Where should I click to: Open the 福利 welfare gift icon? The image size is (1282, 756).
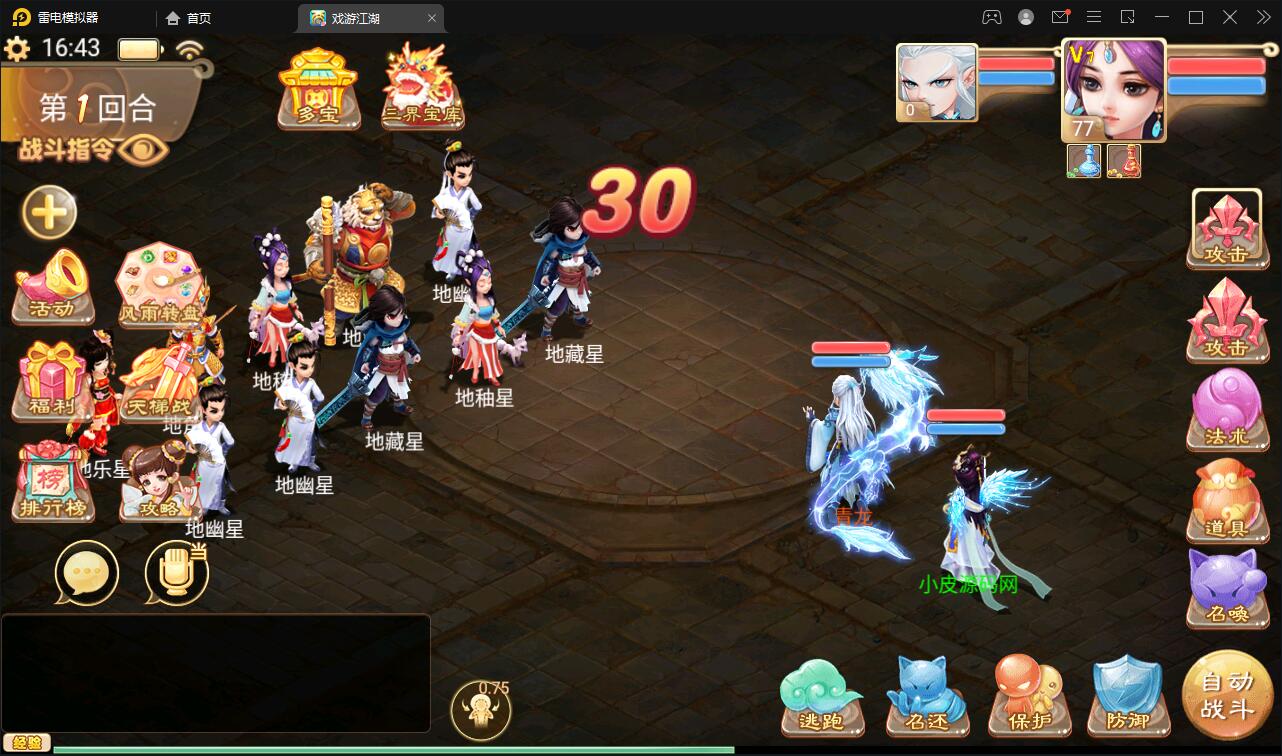[52, 380]
